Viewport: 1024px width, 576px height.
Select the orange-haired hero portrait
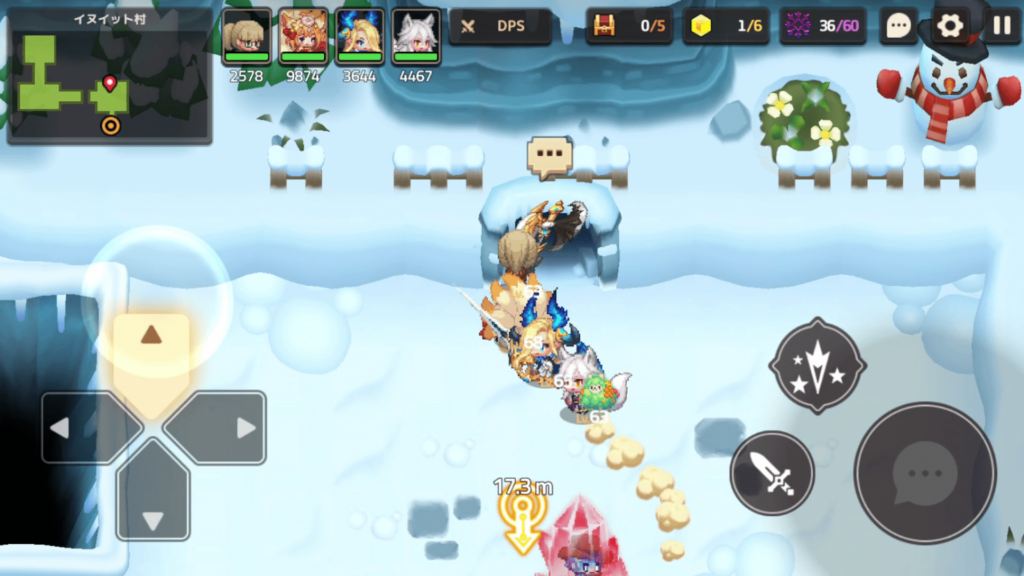point(303,37)
